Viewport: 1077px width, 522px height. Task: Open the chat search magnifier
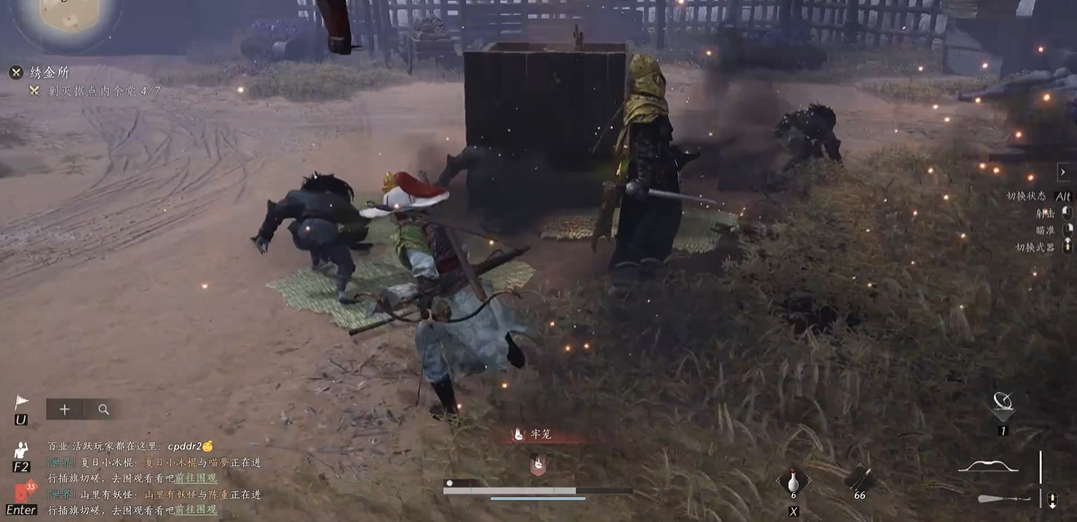coord(104,409)
